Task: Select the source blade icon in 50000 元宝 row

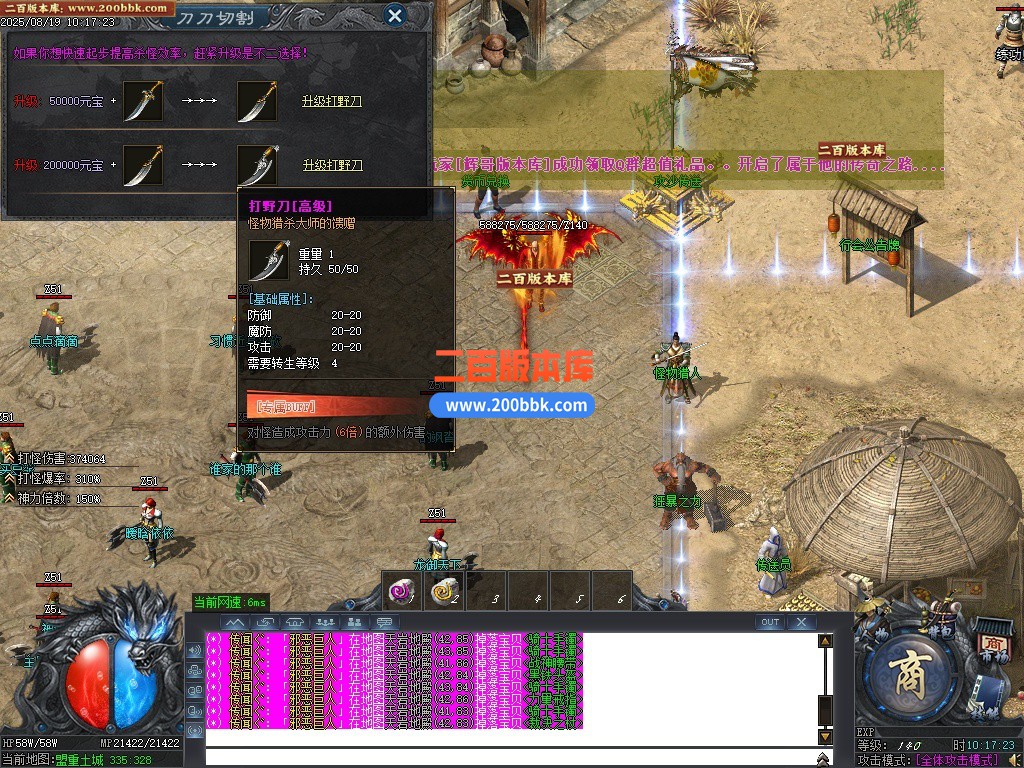Action: [144, 101]
